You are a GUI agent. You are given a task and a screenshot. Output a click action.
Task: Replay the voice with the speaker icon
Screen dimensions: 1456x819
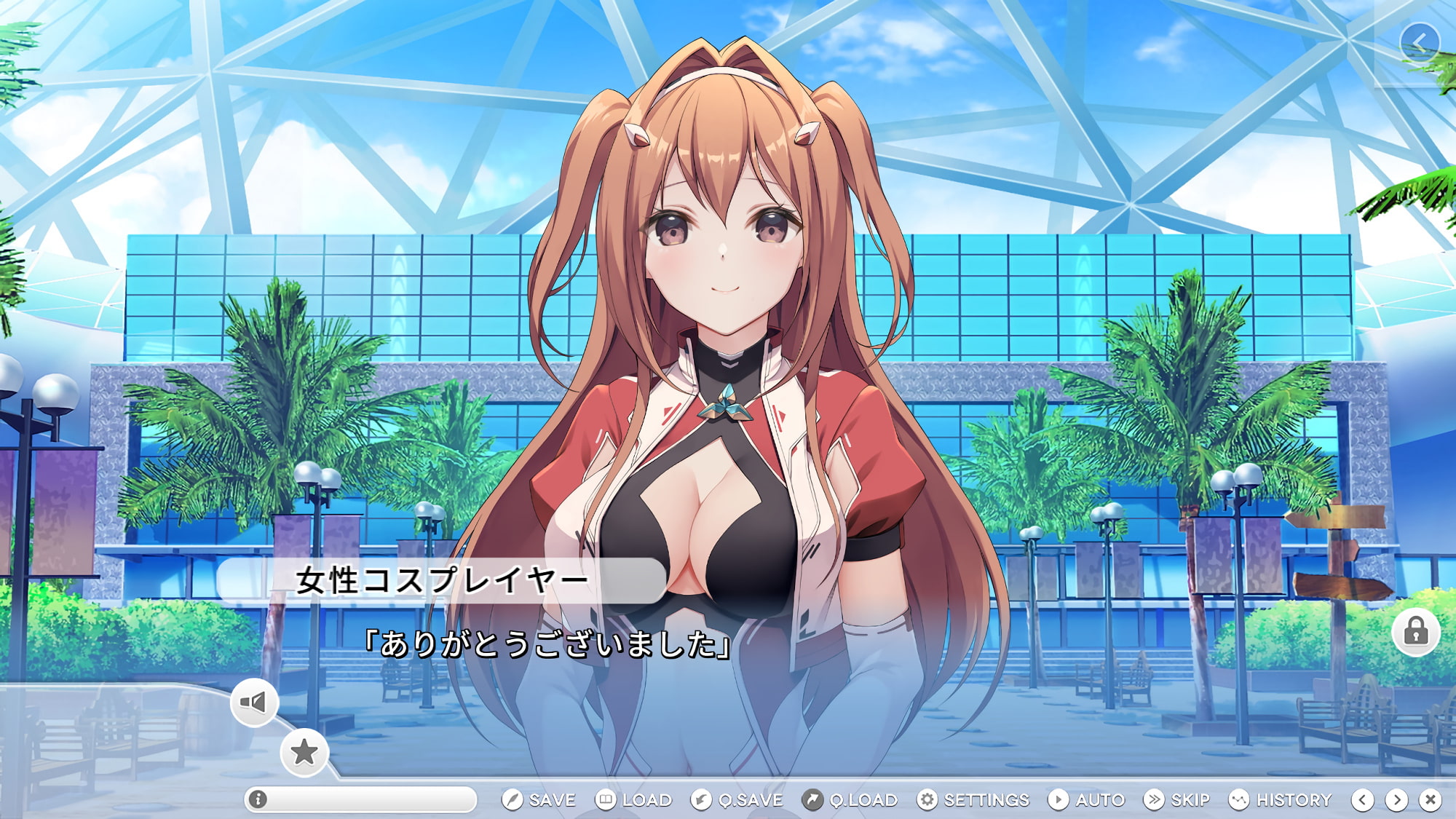(x=253, y=702)
